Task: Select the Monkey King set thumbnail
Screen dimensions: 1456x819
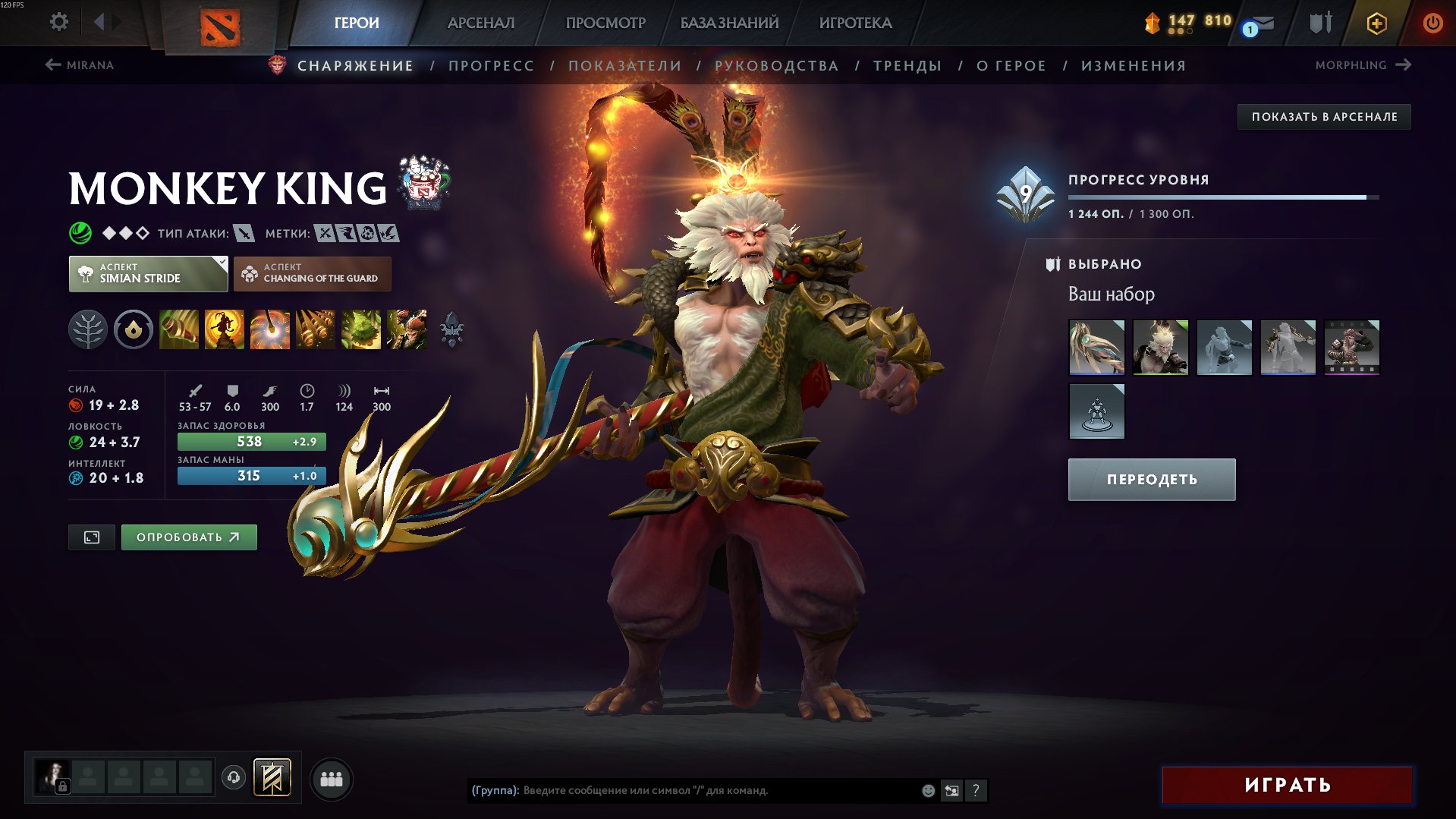Action: (1161, 346)
